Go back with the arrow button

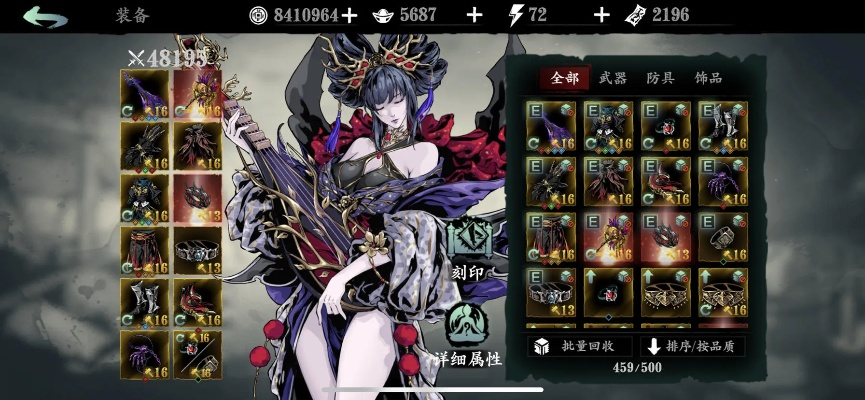pyautogui.click(x=45, y=16)
